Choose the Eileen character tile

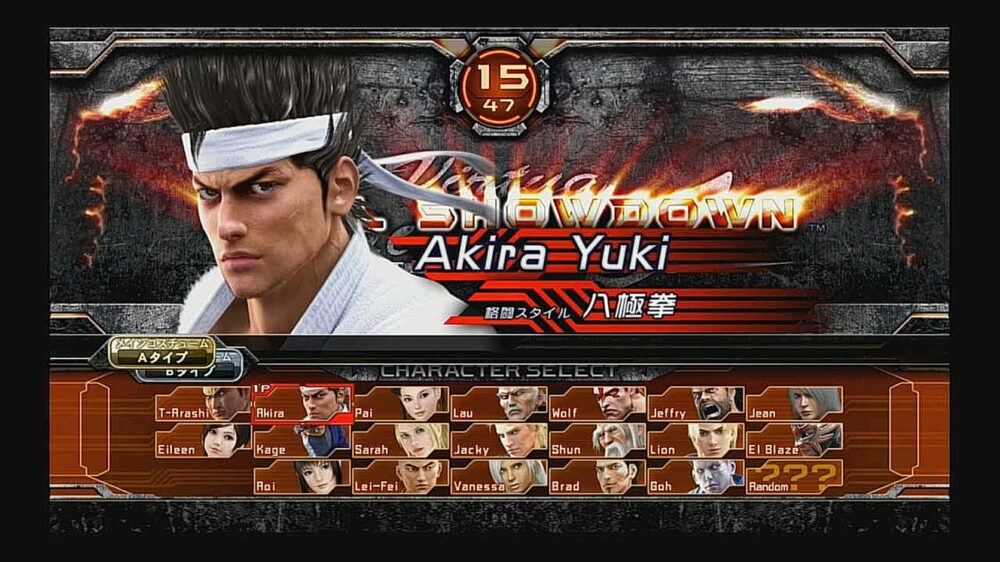coord(203,441)
